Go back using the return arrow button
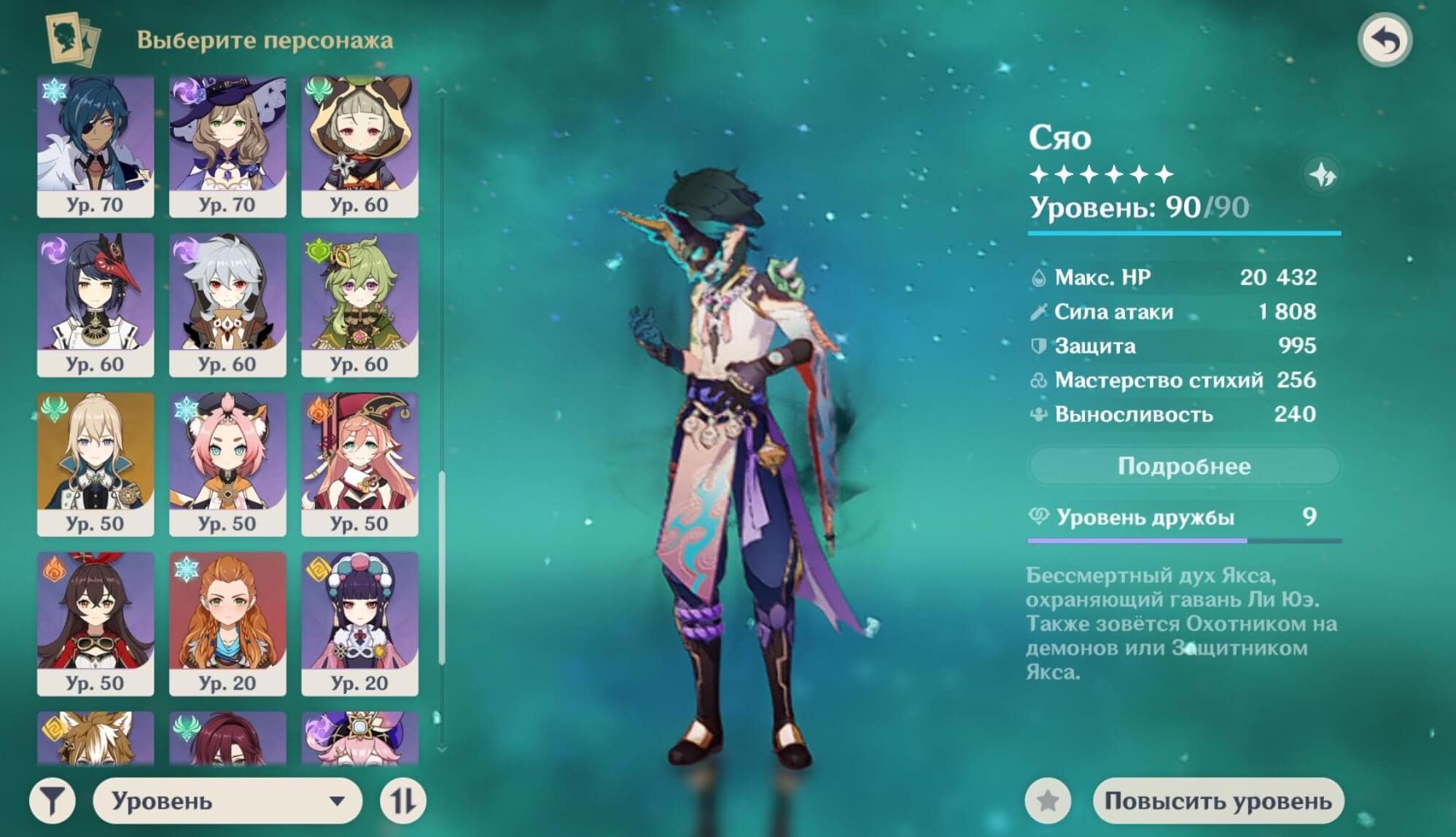The image size is (1456, 837). (x=1385, y=41)
